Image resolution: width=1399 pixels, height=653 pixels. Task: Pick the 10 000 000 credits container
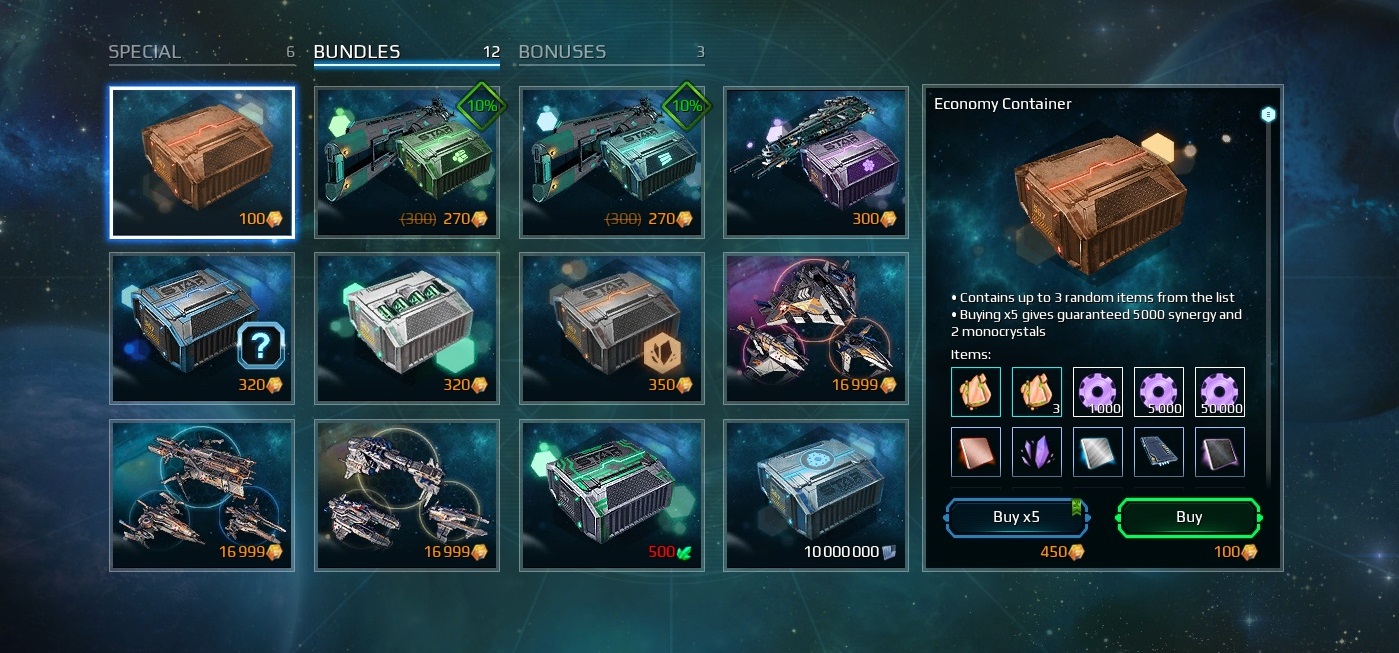[816, 495]
